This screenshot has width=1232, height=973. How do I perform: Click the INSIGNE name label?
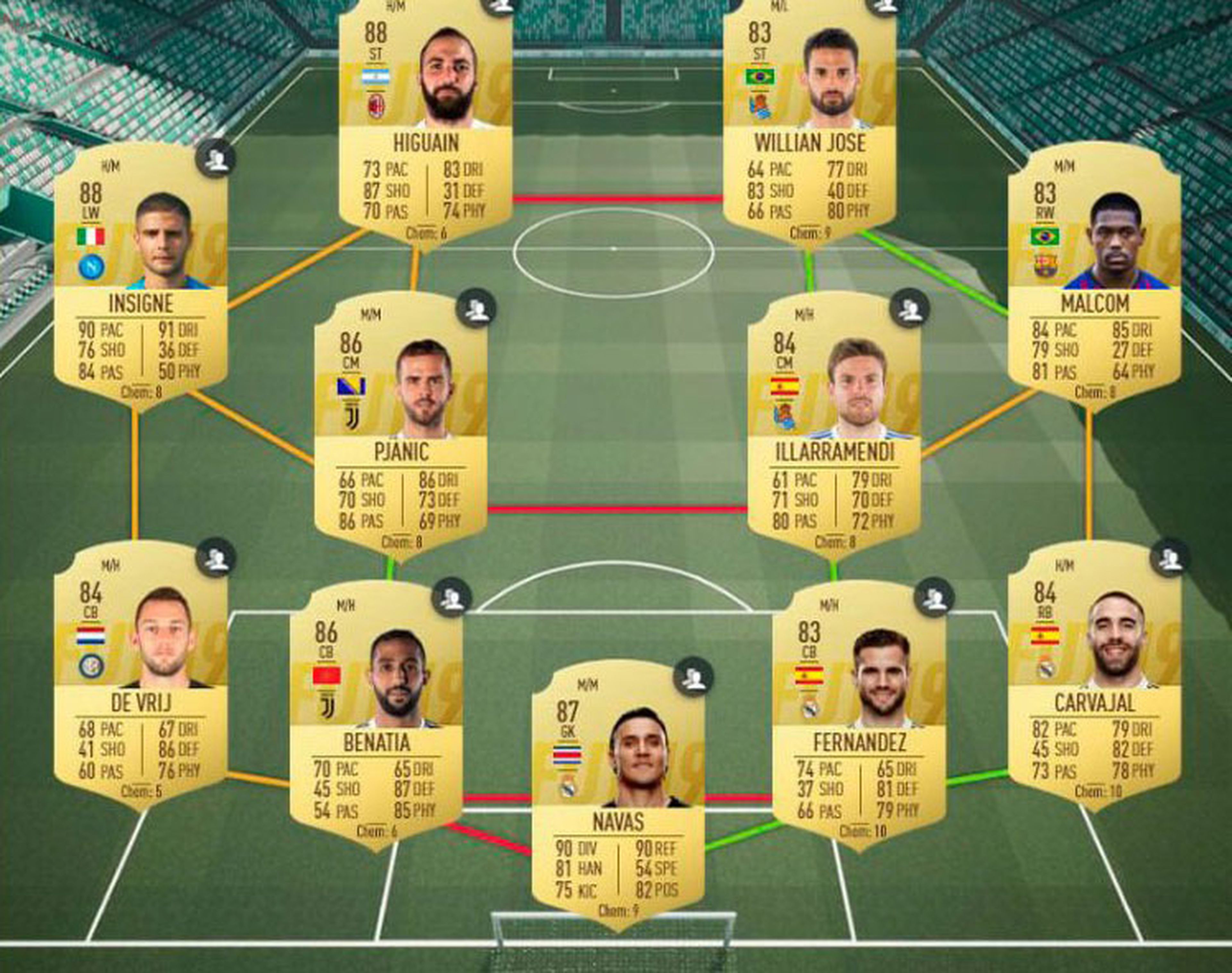[141, 302]
